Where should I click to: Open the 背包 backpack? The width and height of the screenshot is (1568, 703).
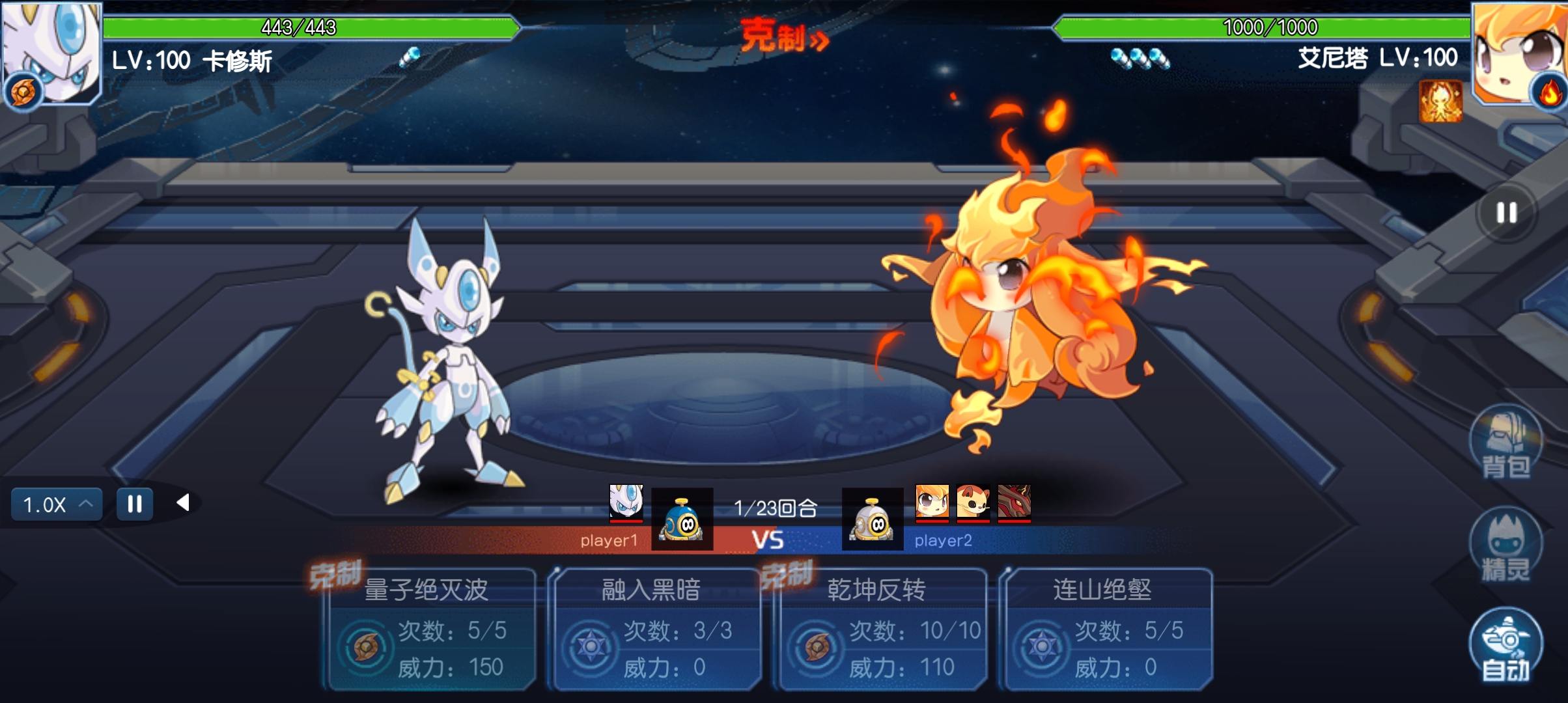tap(1505, 443)
